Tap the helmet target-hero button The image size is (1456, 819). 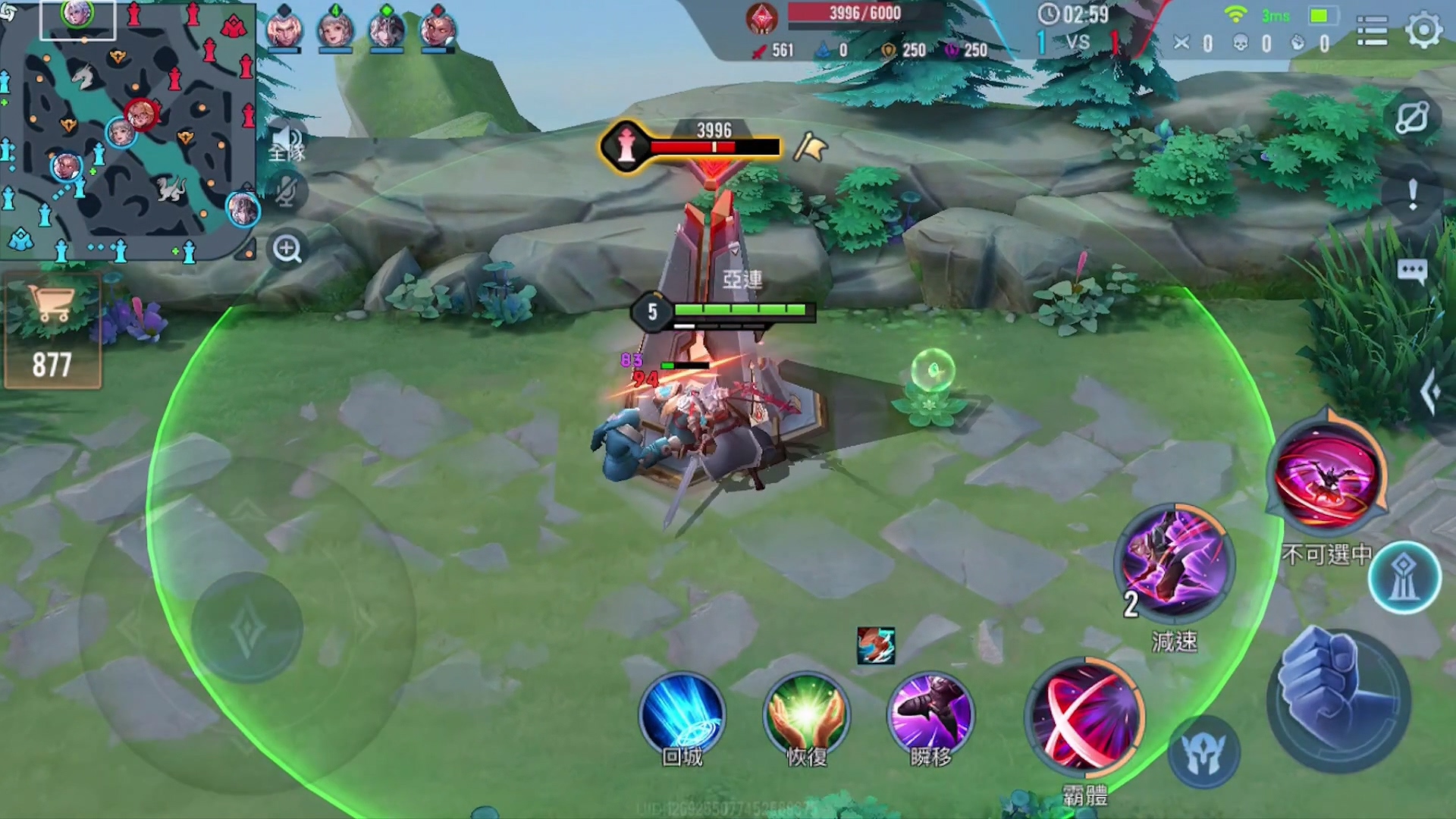pyautogui.click(x=1203, y=753)
